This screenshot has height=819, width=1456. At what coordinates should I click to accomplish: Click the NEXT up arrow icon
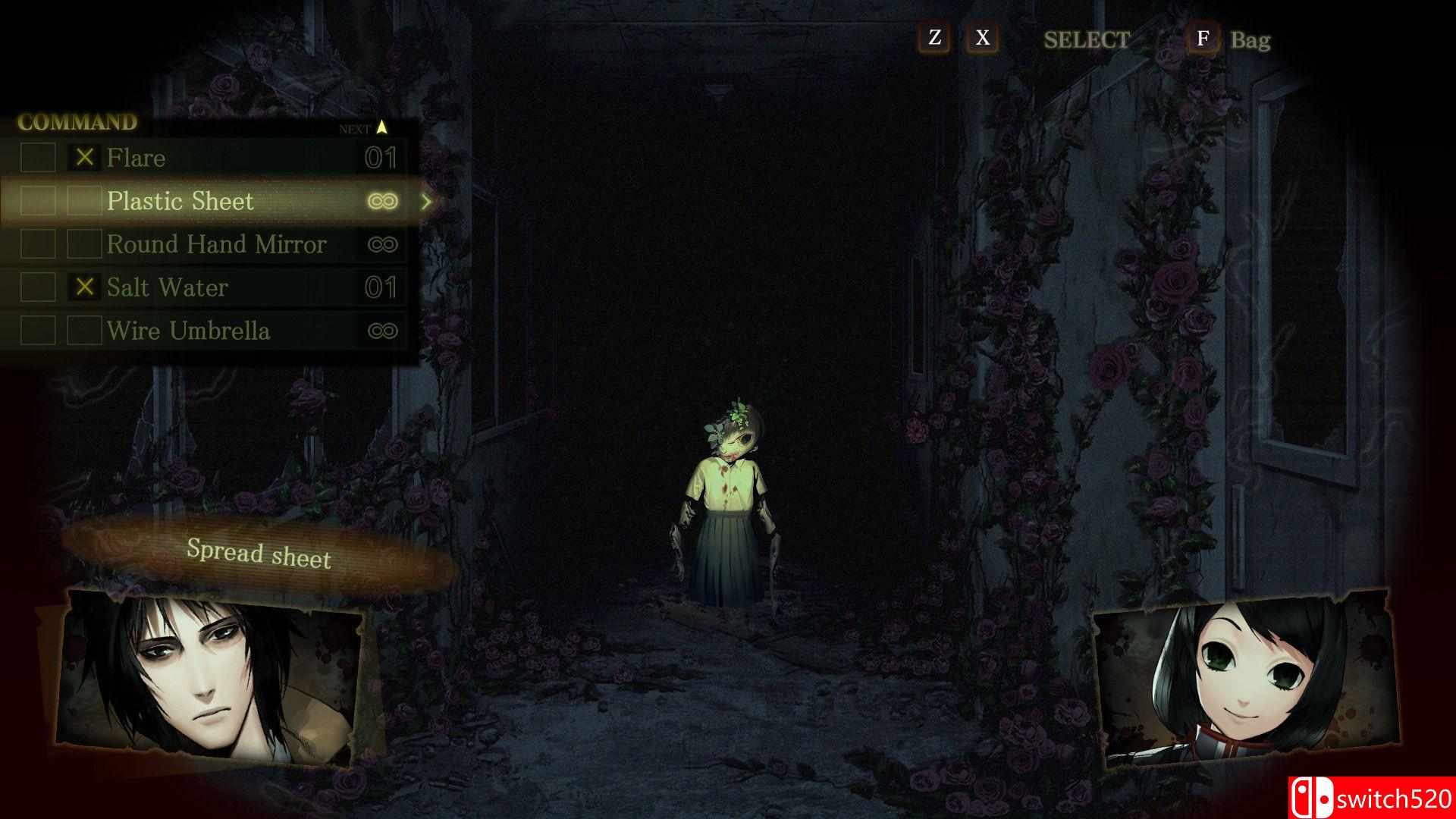point(383,129)
